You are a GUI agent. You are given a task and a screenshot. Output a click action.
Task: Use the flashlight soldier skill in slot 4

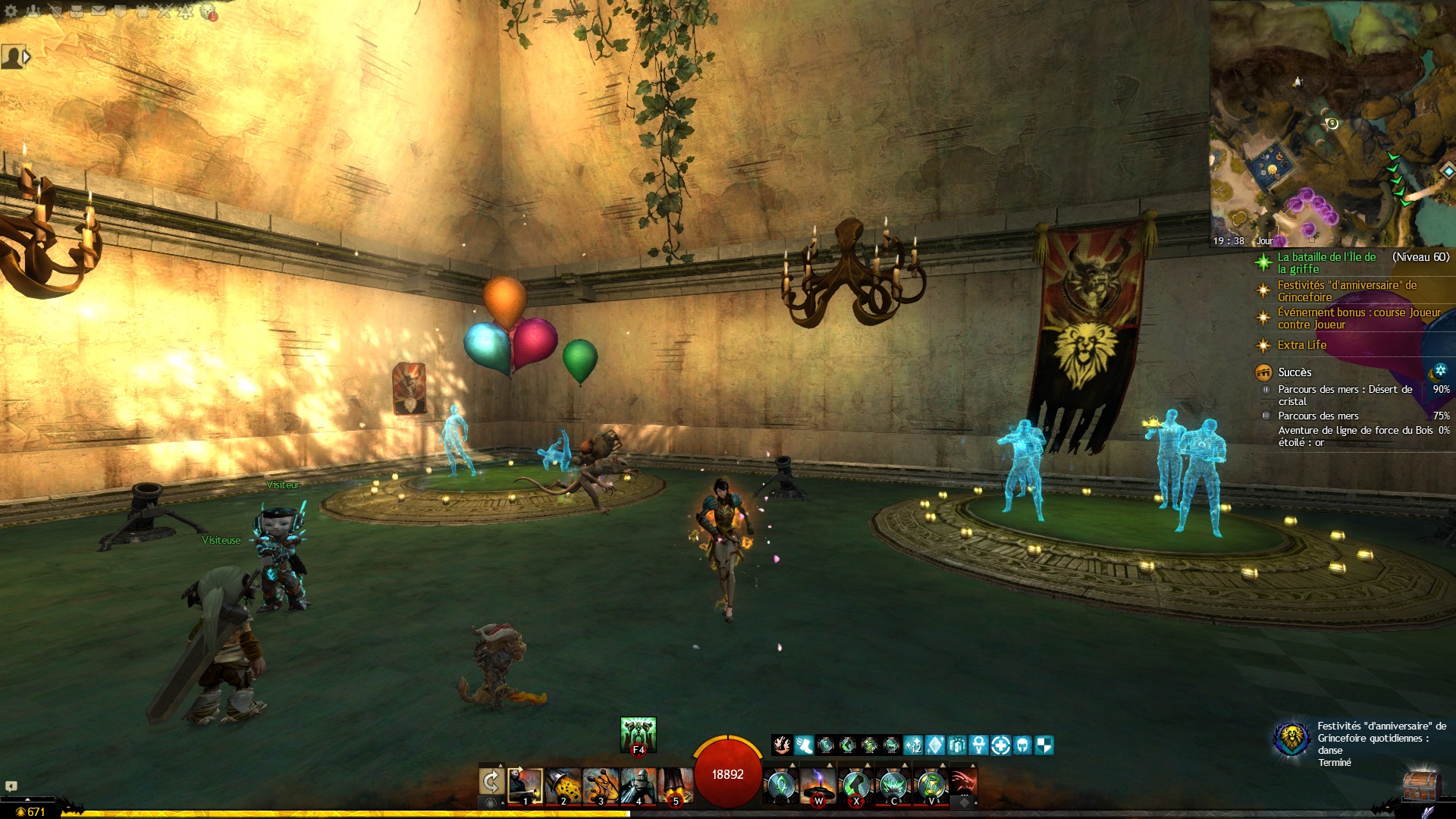[639, 786]
